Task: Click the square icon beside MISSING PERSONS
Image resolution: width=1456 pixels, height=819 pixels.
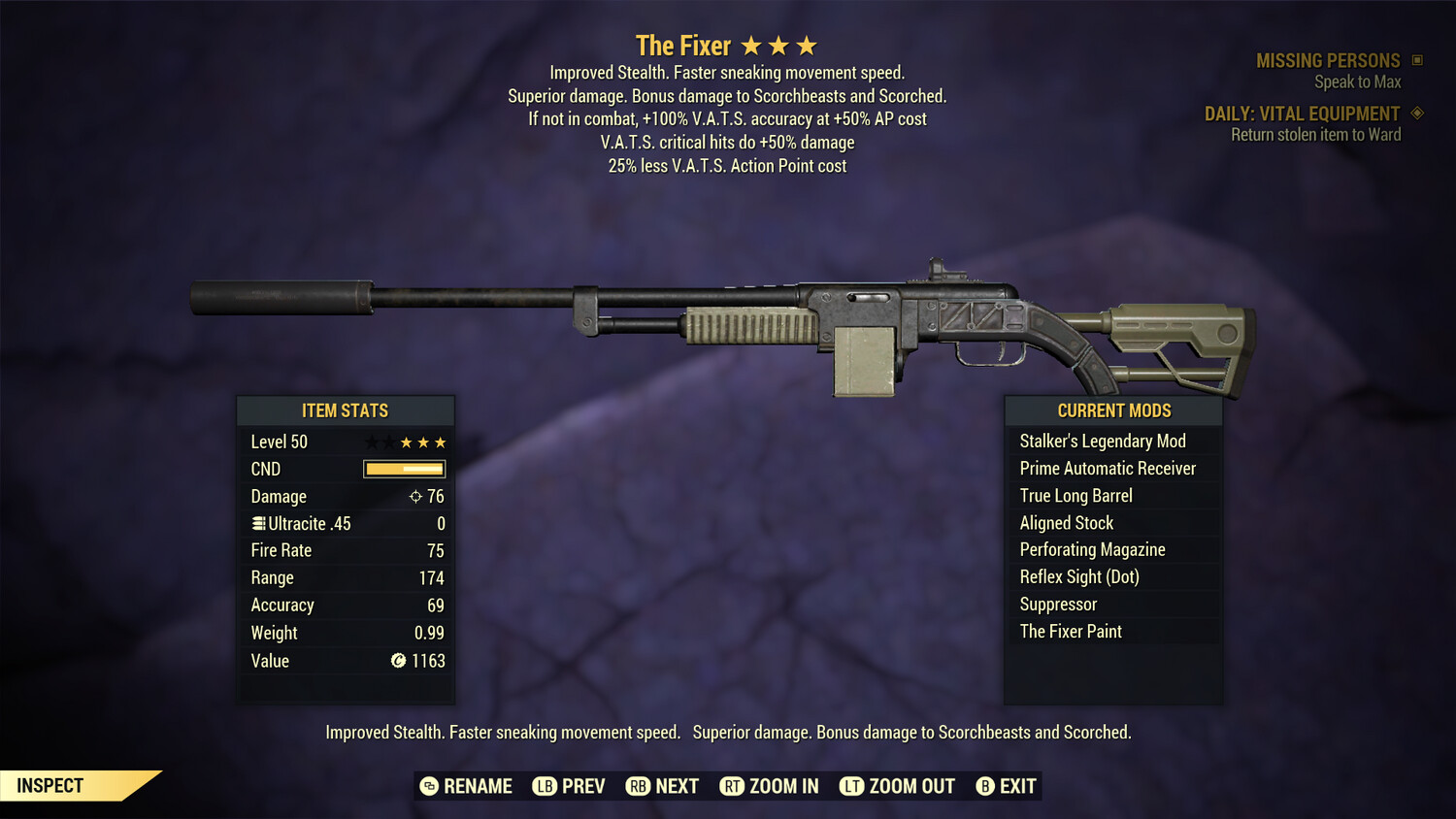Action: click(x=1418, y=59)
